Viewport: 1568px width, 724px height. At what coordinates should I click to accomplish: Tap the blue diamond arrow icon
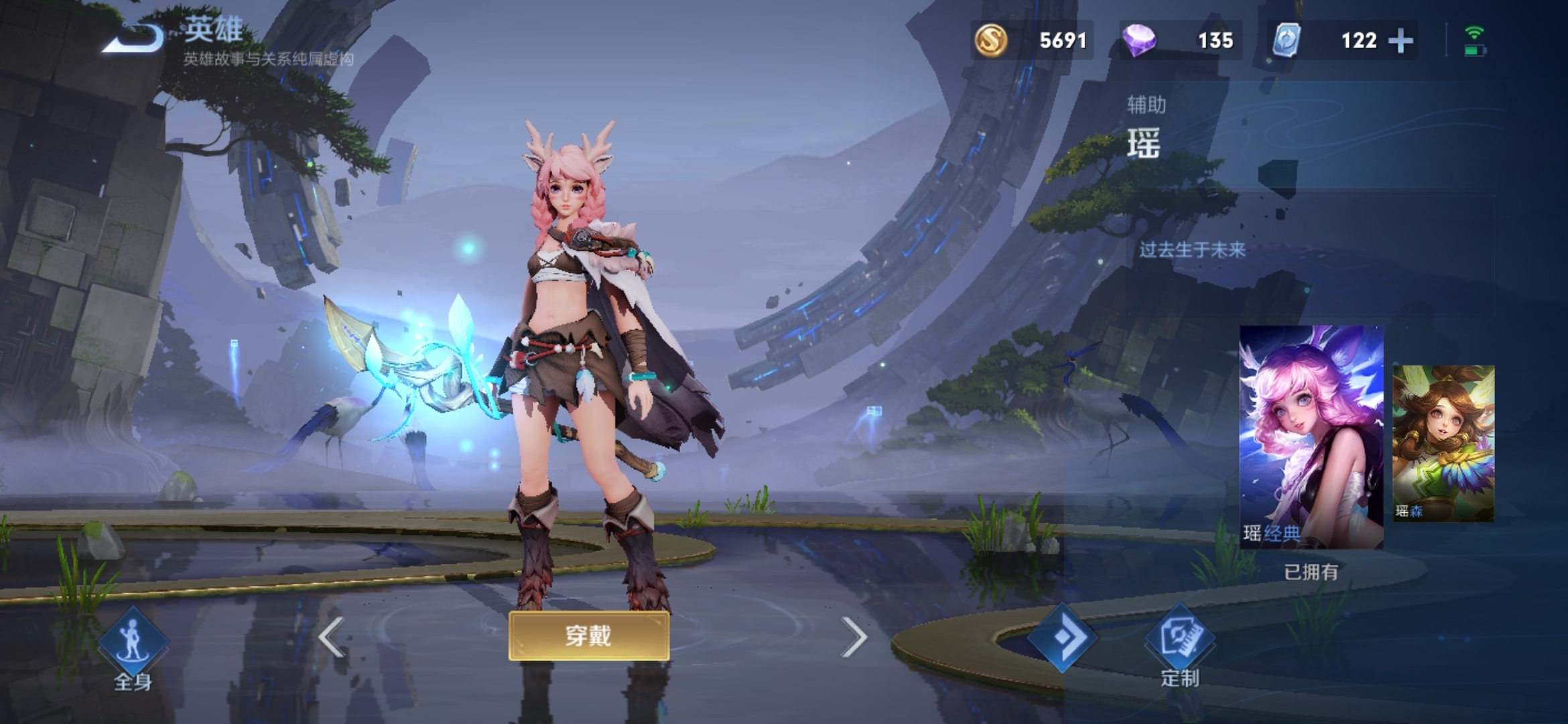(1062, 637)
